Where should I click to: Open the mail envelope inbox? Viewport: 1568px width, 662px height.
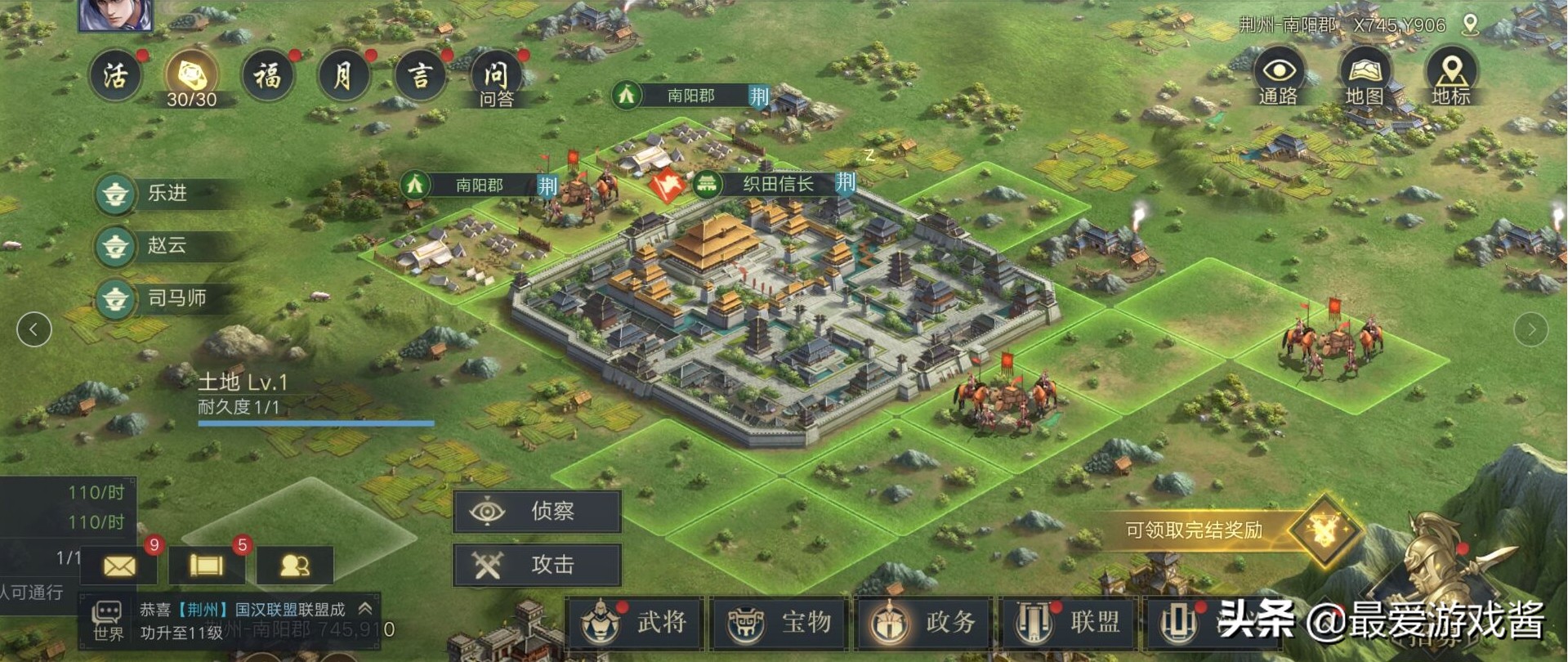[121, 566]
